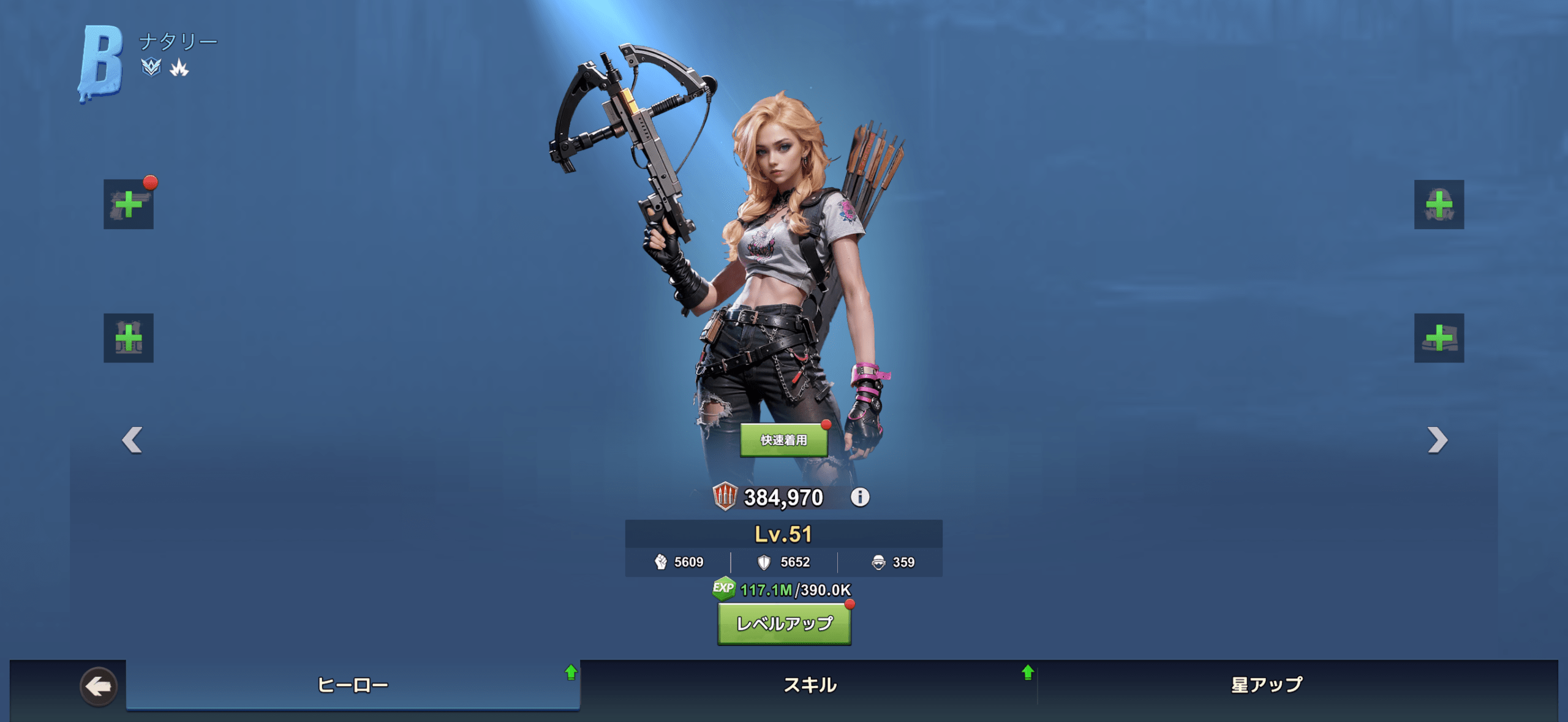Image resolution: width=1568 pixels, height=722 pixels.
Task: Tap the burst icon beside the shield icon
Action: [179, 67]
